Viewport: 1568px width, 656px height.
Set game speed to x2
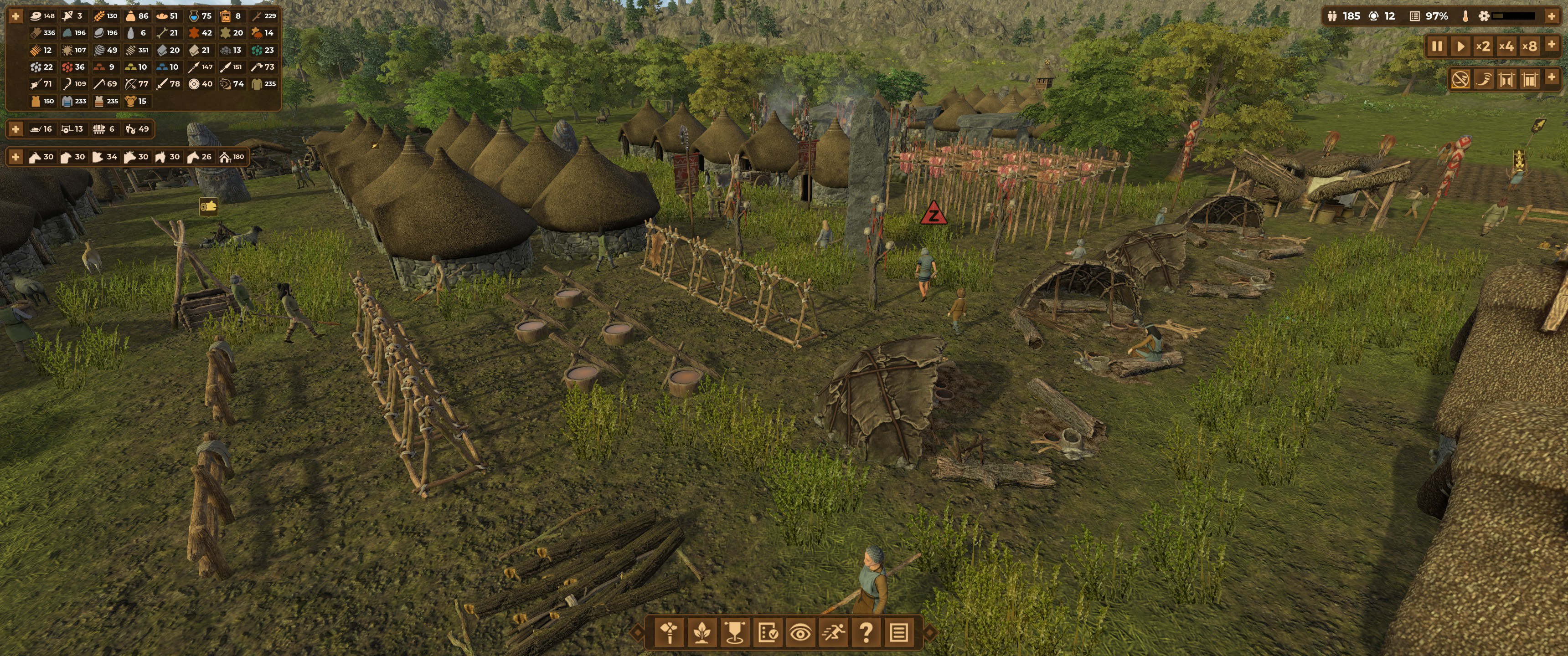coord(1483,46)
